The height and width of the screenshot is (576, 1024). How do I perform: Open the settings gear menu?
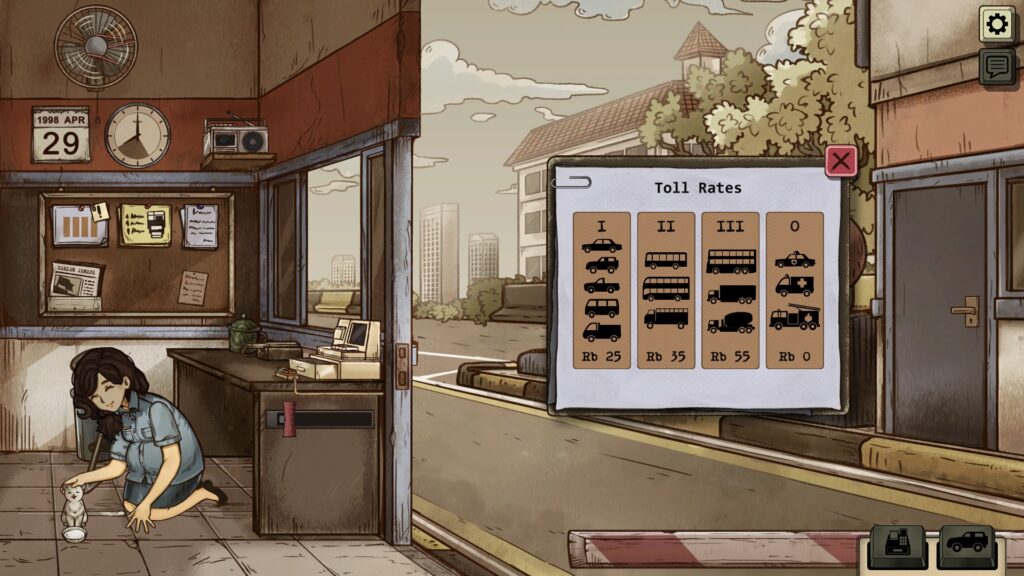(996, 24)
